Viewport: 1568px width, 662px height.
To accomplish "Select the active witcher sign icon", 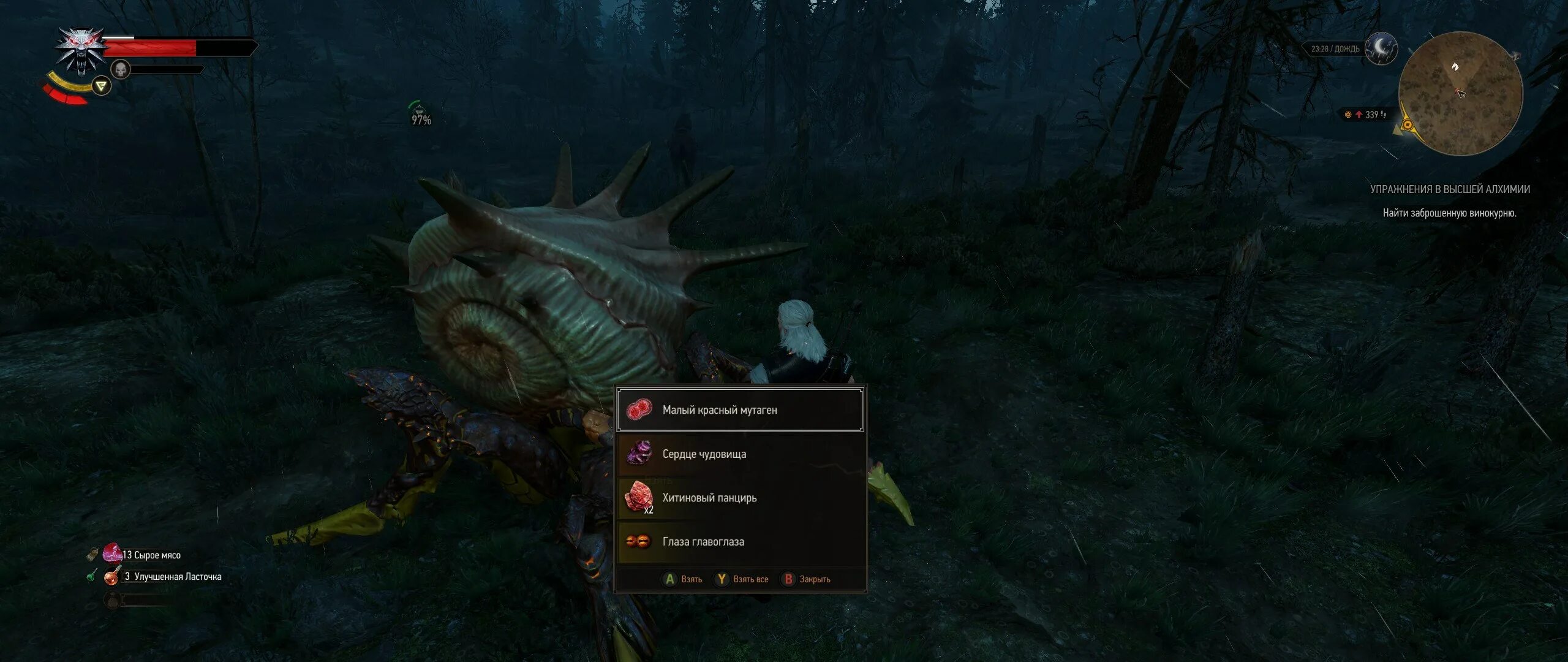I will tap(101, 86).
